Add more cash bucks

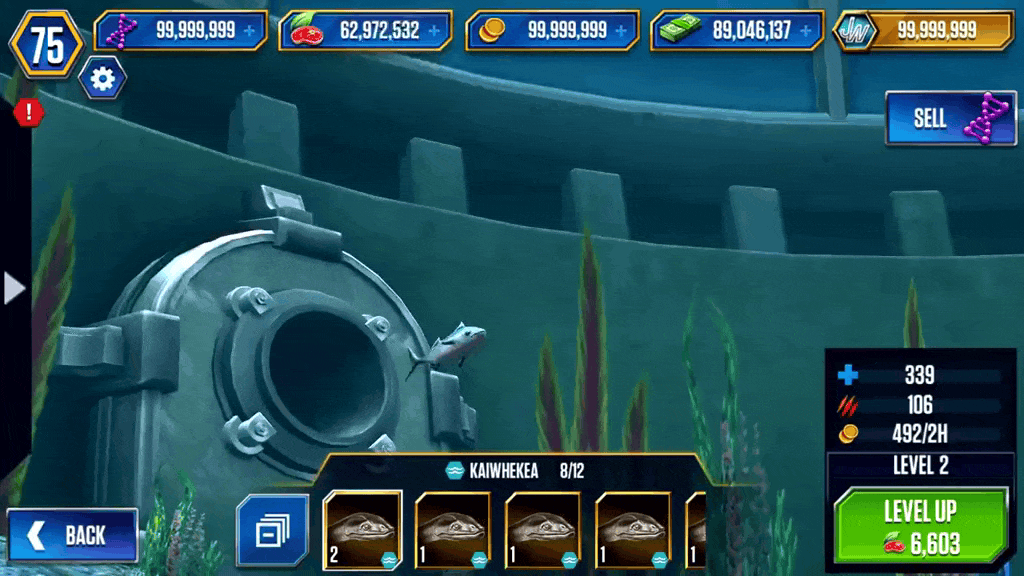807,31
